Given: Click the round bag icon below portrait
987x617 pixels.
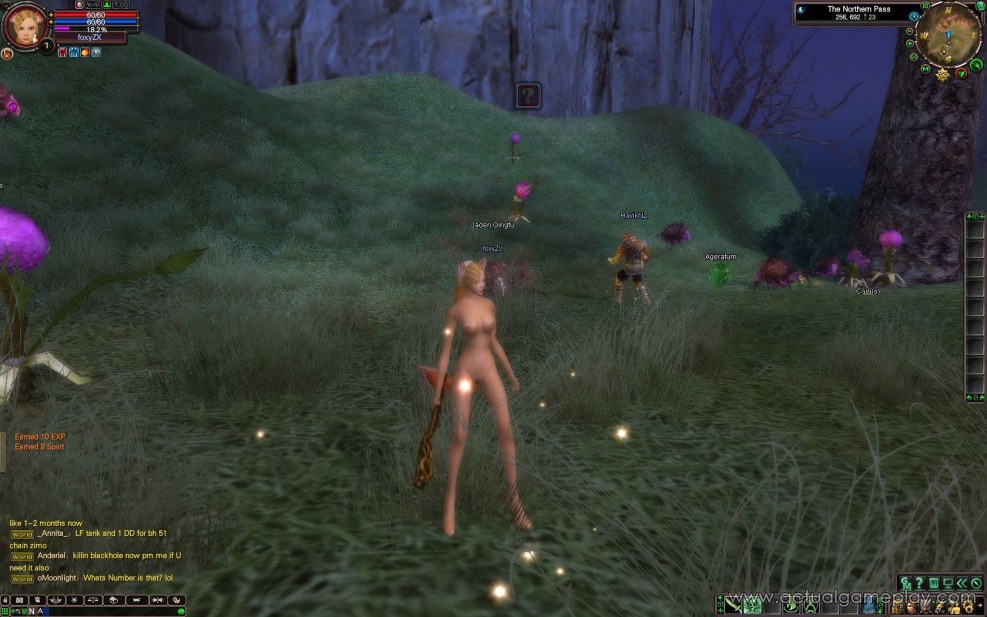Looking at the screenshot, I should 7,53.
